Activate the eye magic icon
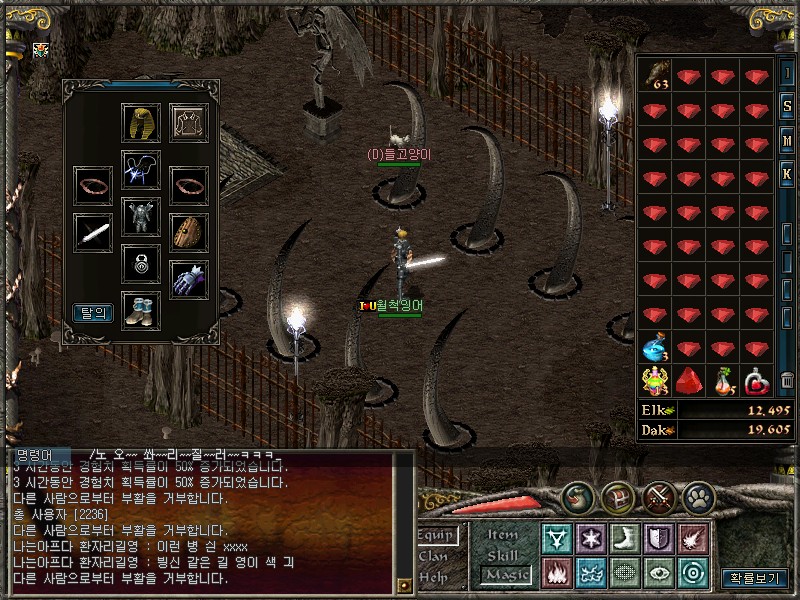Viewport: 800px width, 600px height. click(x=659, y=572)
